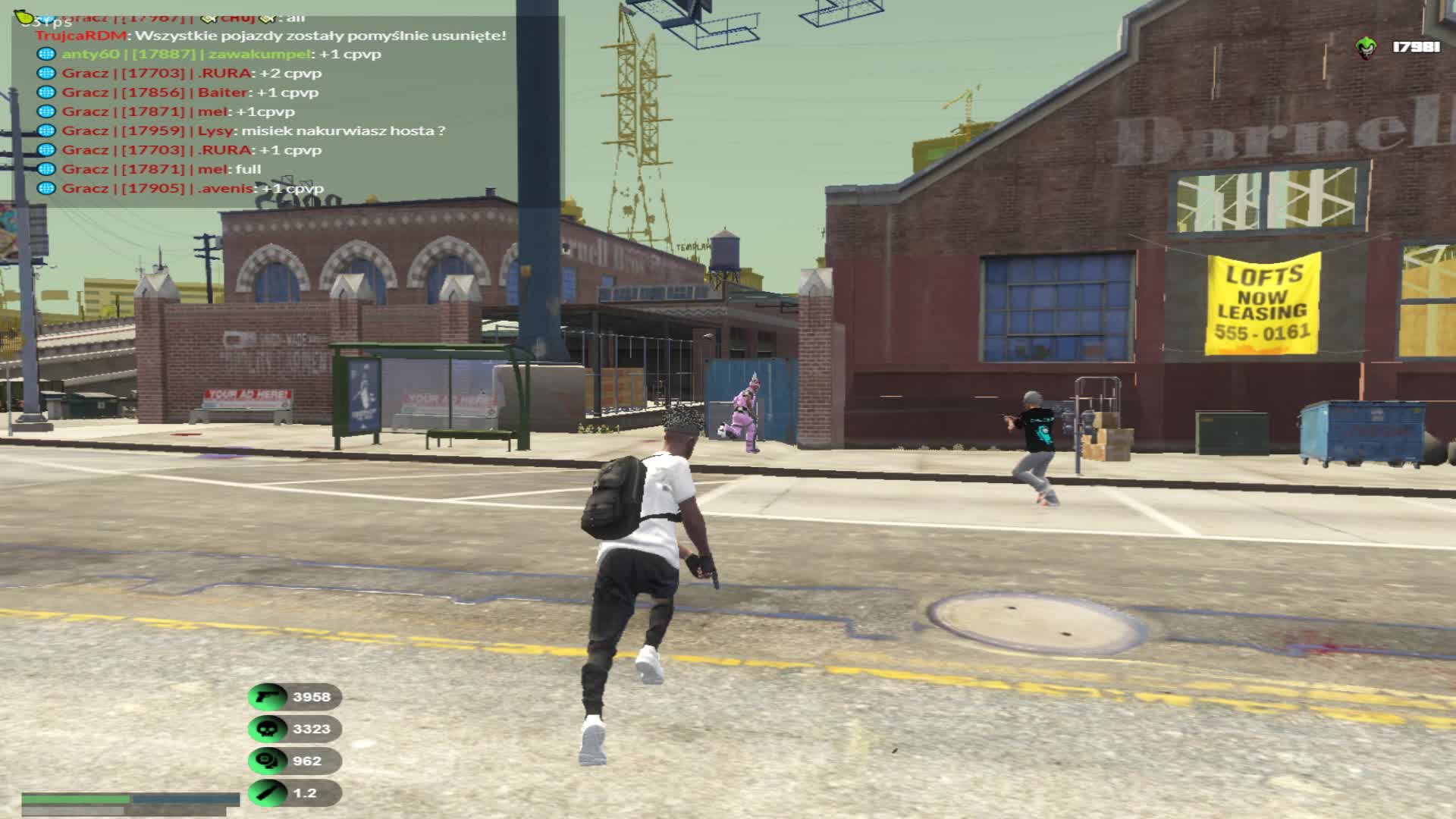Select Lysy's chat message about hosta
The image size is (1456, 819).
(253, 130)
